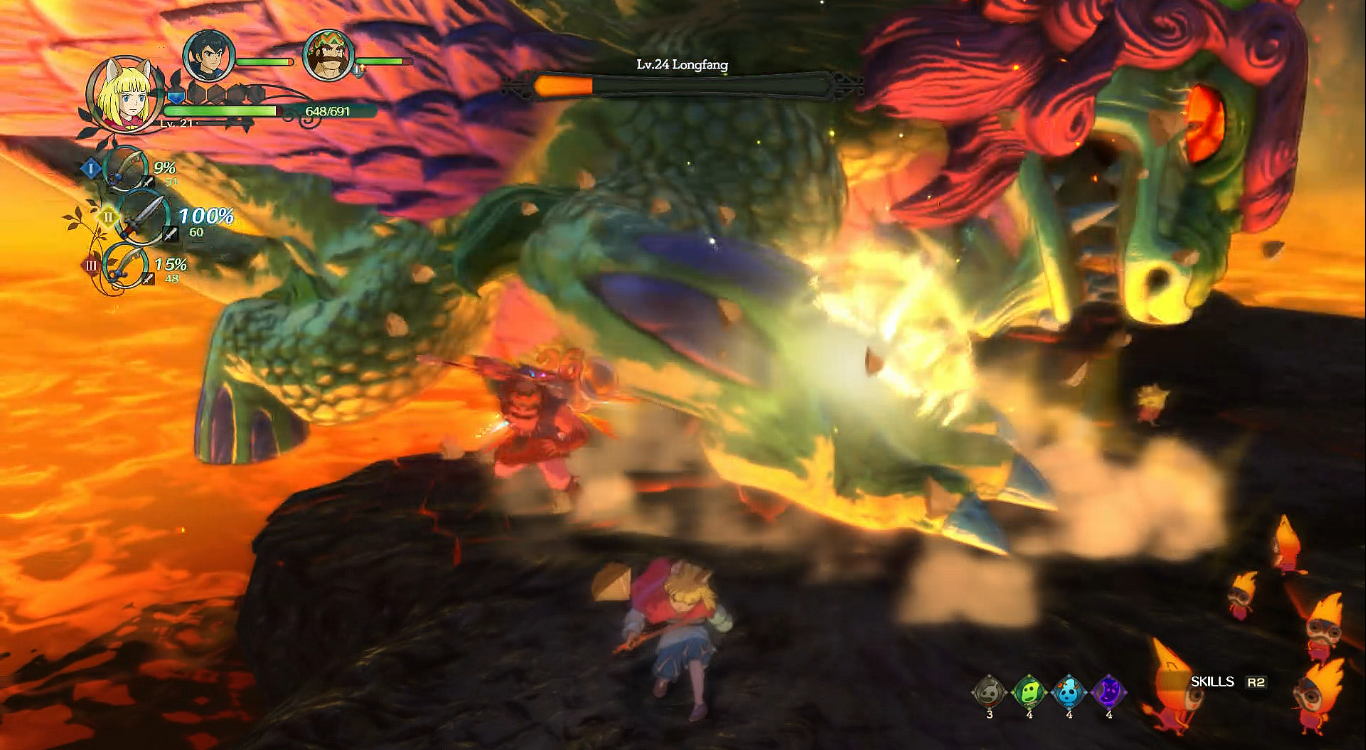The height and width of the screenshot is (750, 1366).
Task: Equip weapon slot I at 9% charge
Action: point(127,169)
